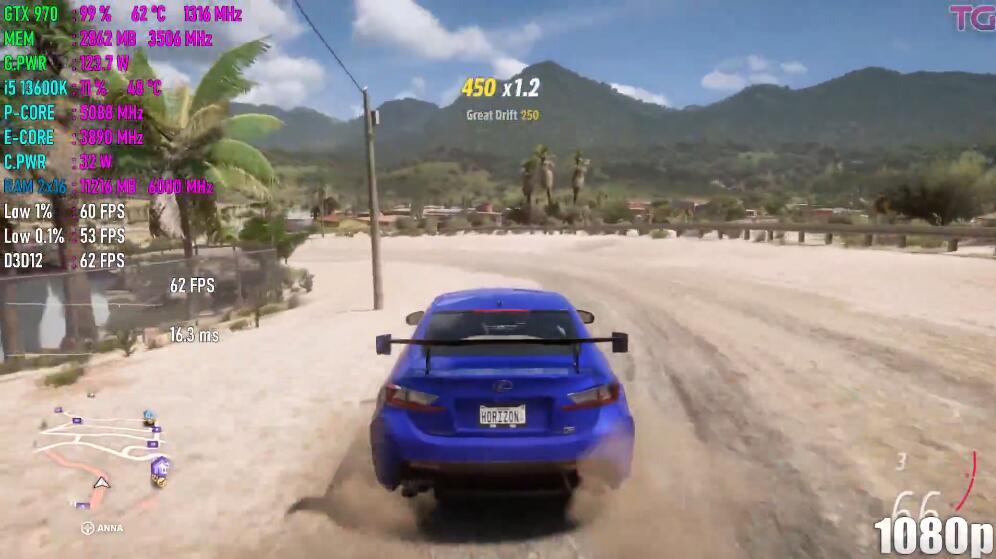Screen dimensions: 996x559
Task: Click the white player arrow on minimap
Action: pos(101,482)
